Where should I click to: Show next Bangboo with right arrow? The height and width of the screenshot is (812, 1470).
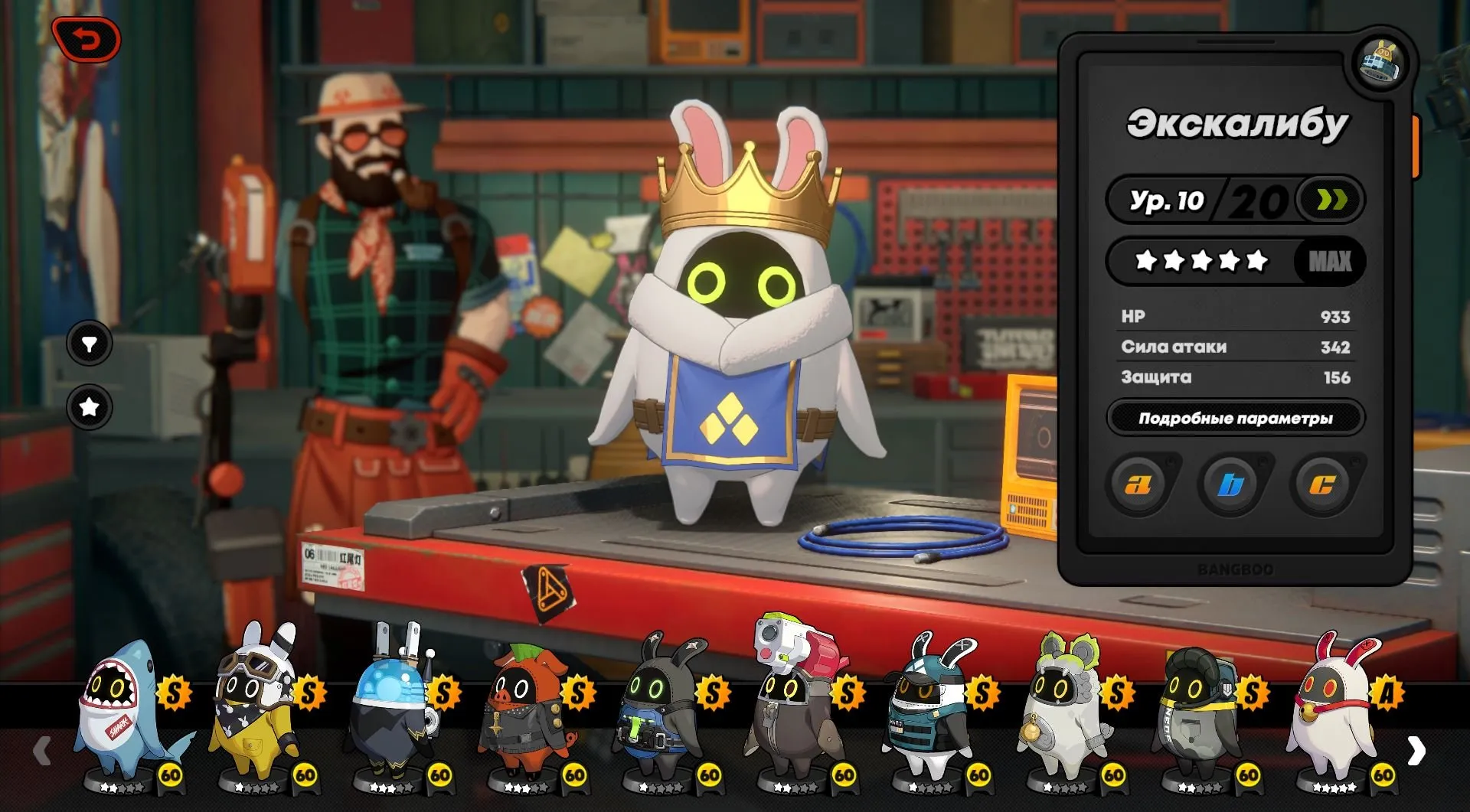1416,752
